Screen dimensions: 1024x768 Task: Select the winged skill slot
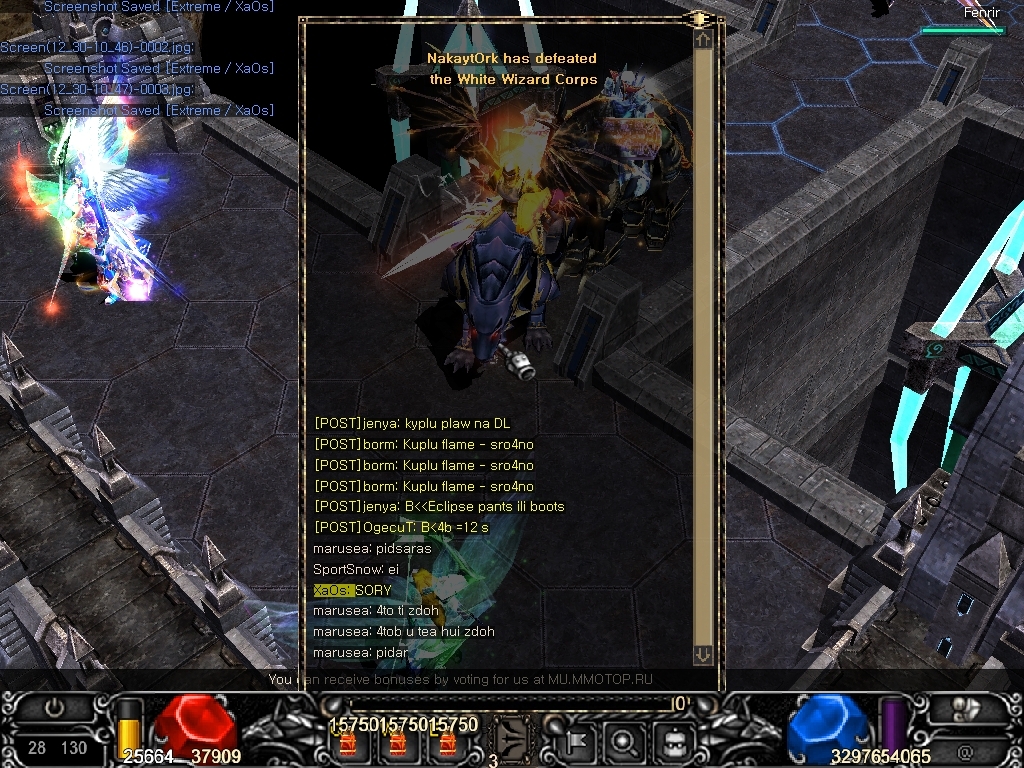click(x=512, y=741)
